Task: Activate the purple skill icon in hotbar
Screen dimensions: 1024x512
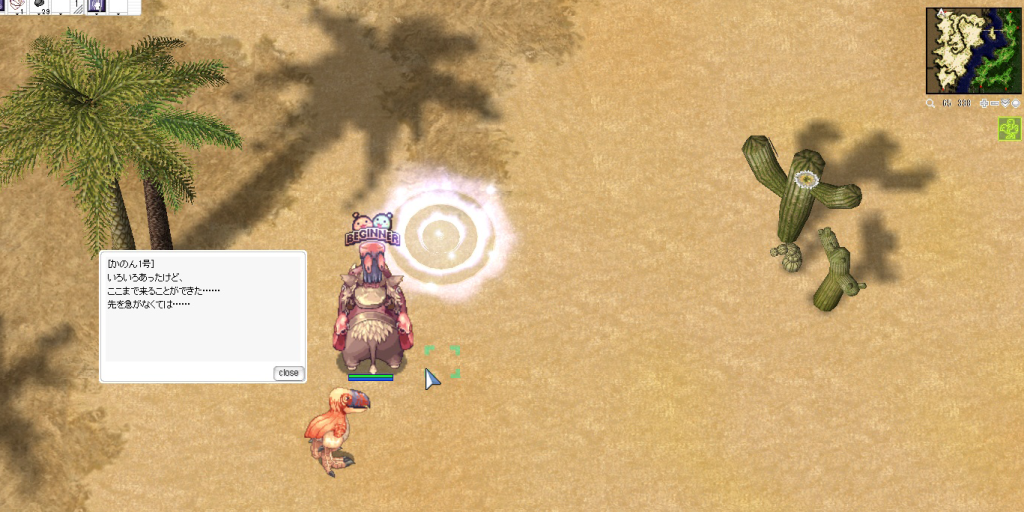Action: click(95, 6)
